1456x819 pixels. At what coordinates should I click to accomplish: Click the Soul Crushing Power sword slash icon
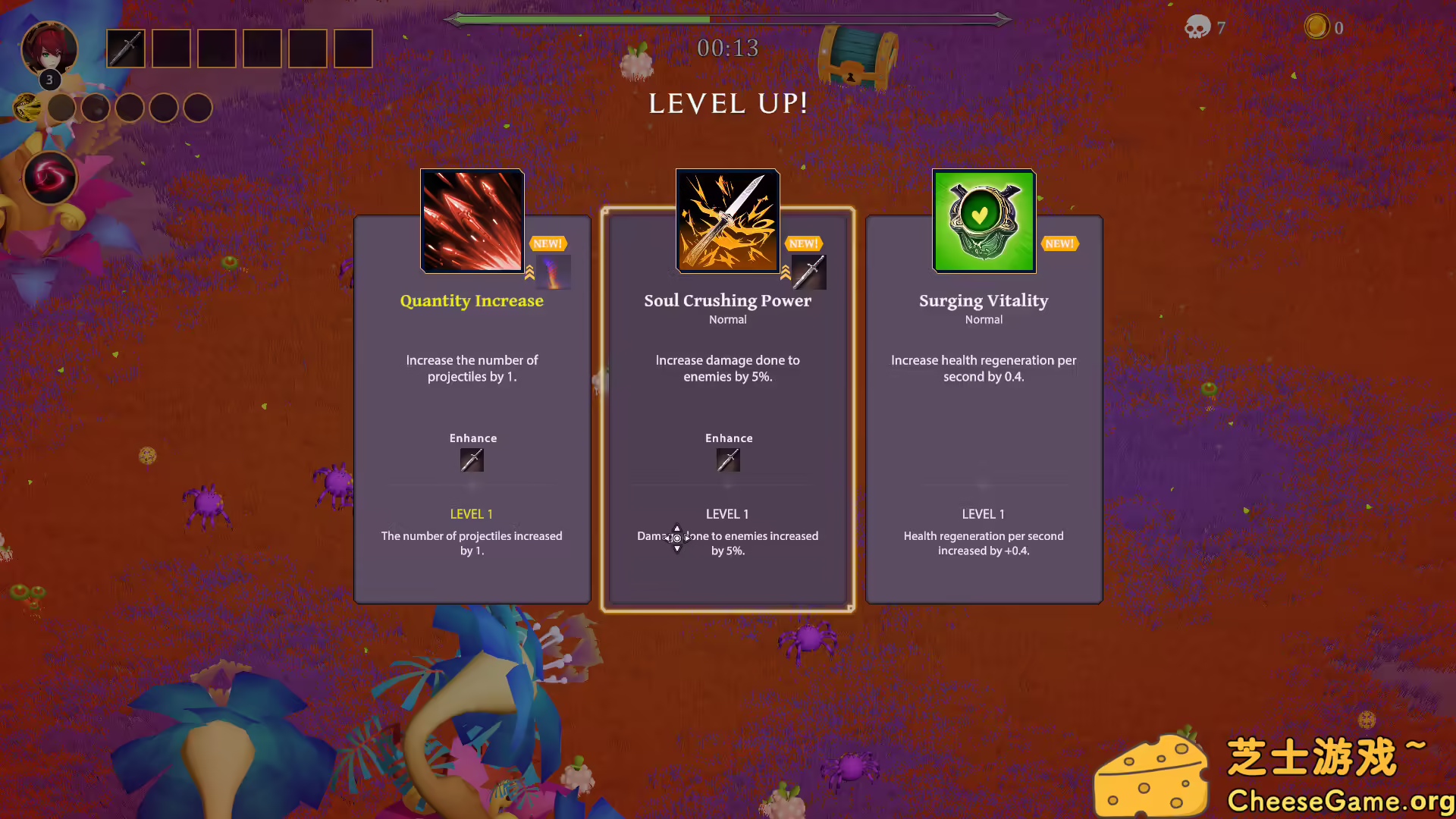[x=726, y=221]
